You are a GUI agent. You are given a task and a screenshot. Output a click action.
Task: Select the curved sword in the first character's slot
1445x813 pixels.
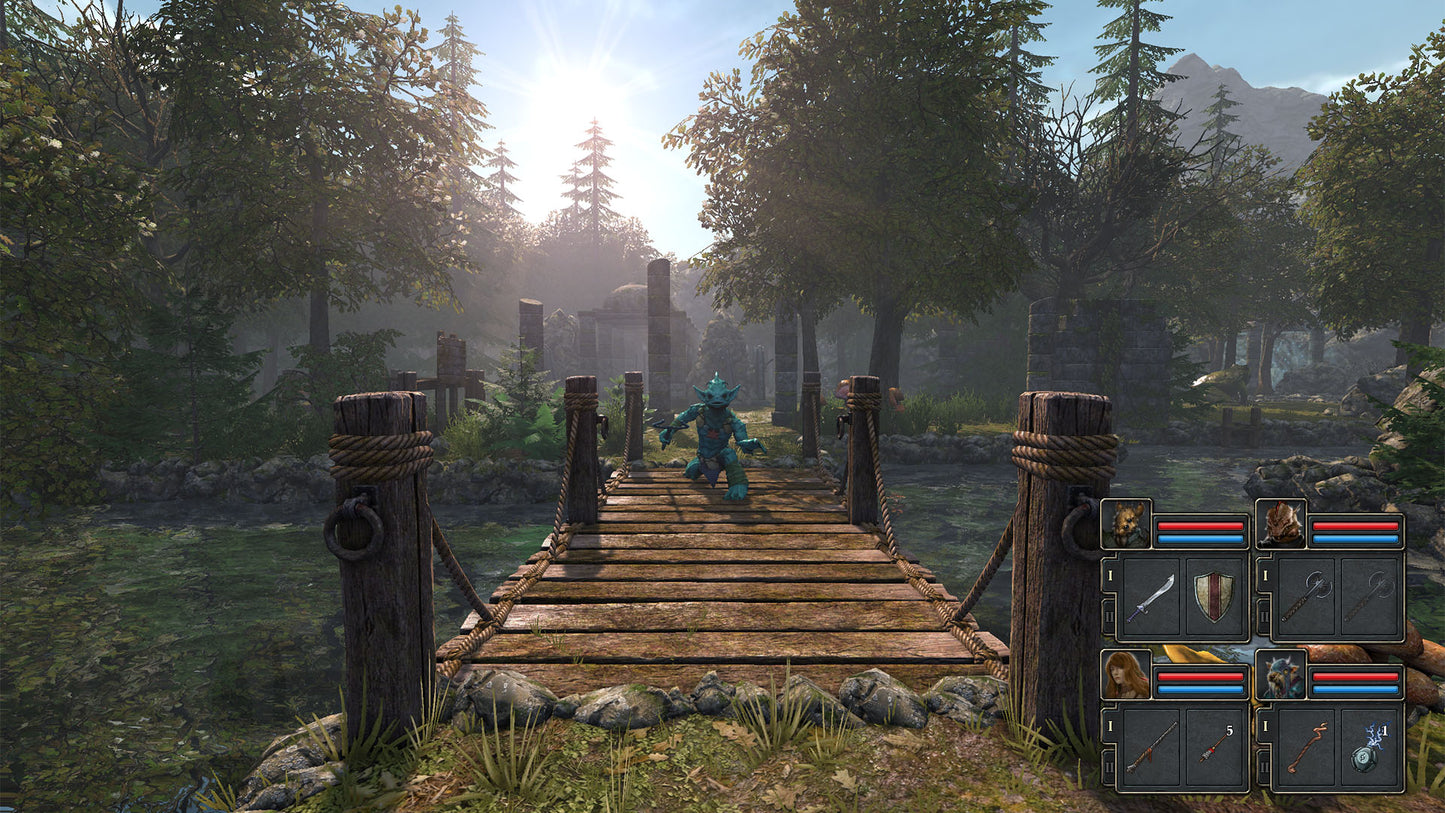tap(1151, 595)
